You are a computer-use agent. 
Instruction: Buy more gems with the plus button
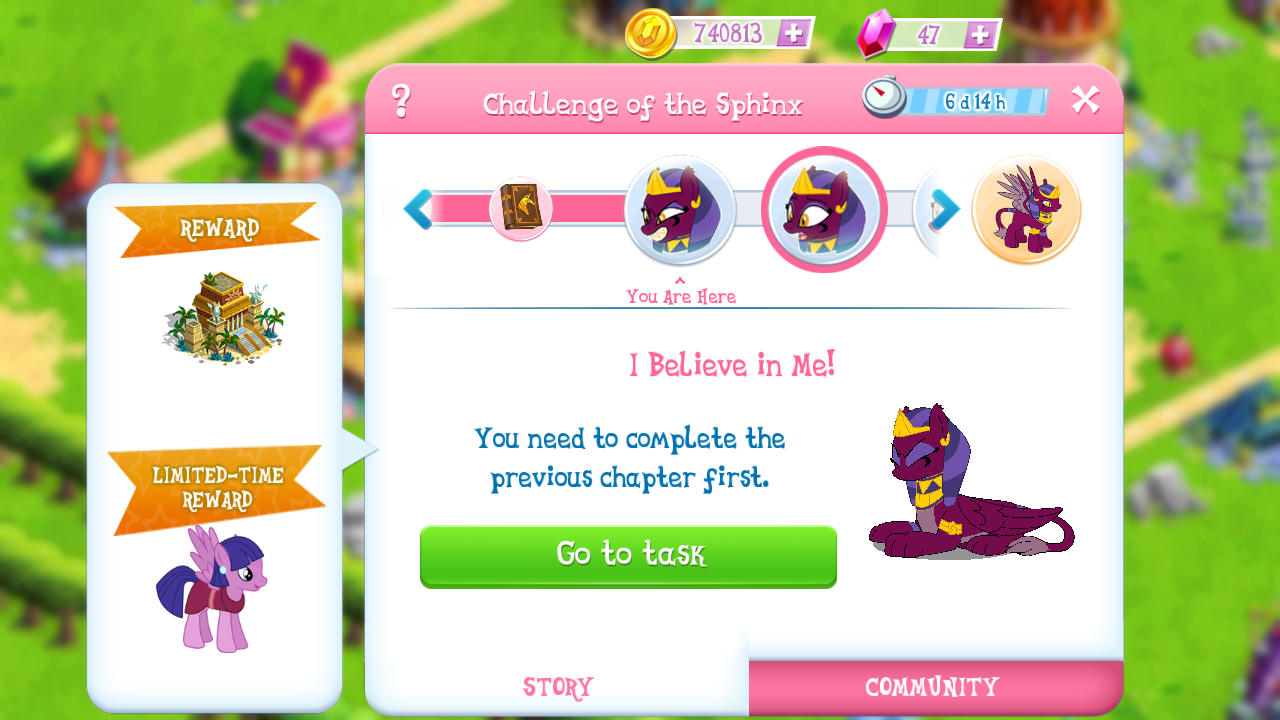[x=975, y=32]
